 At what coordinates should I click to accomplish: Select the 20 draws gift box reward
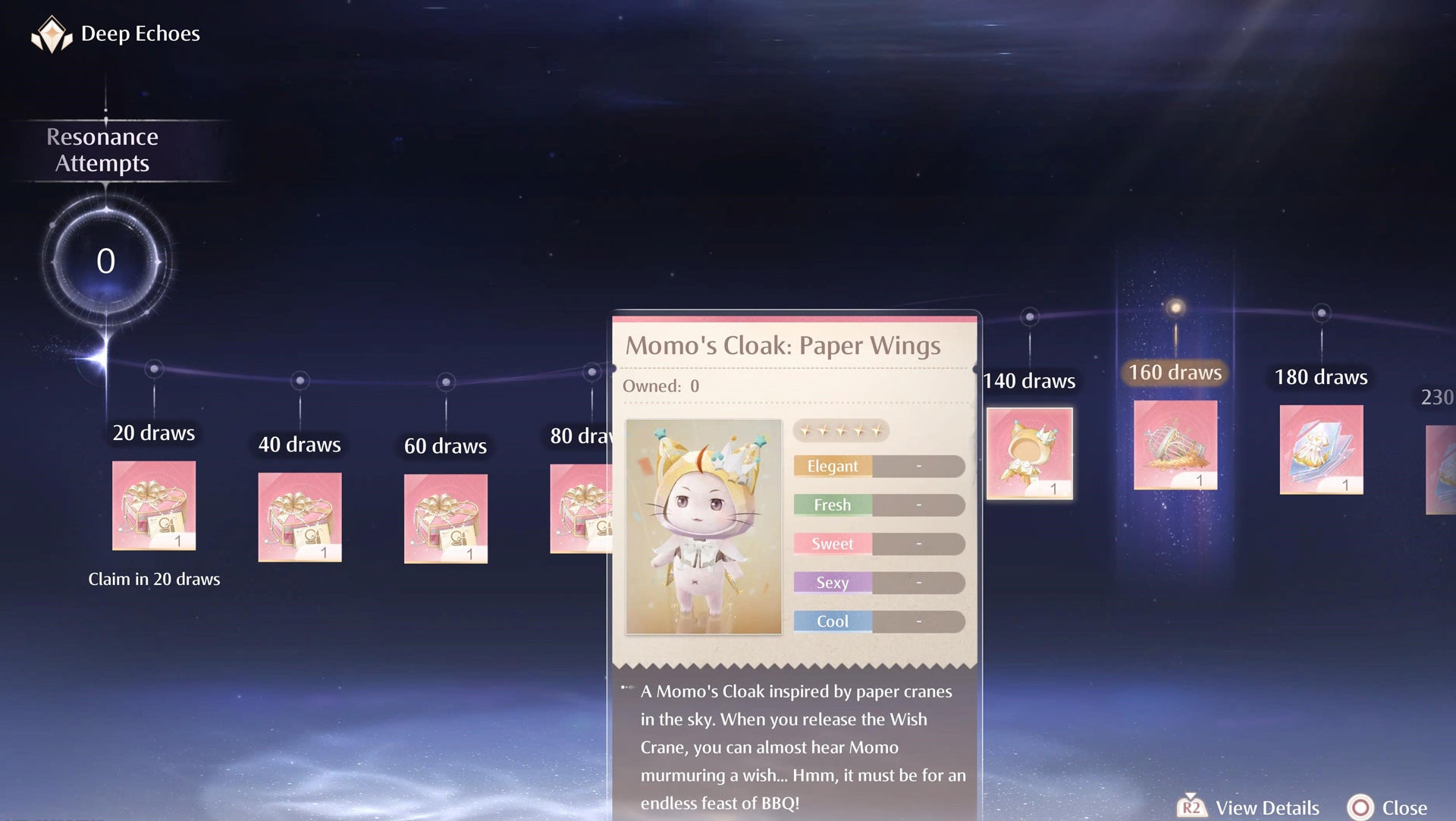[153, 505]
